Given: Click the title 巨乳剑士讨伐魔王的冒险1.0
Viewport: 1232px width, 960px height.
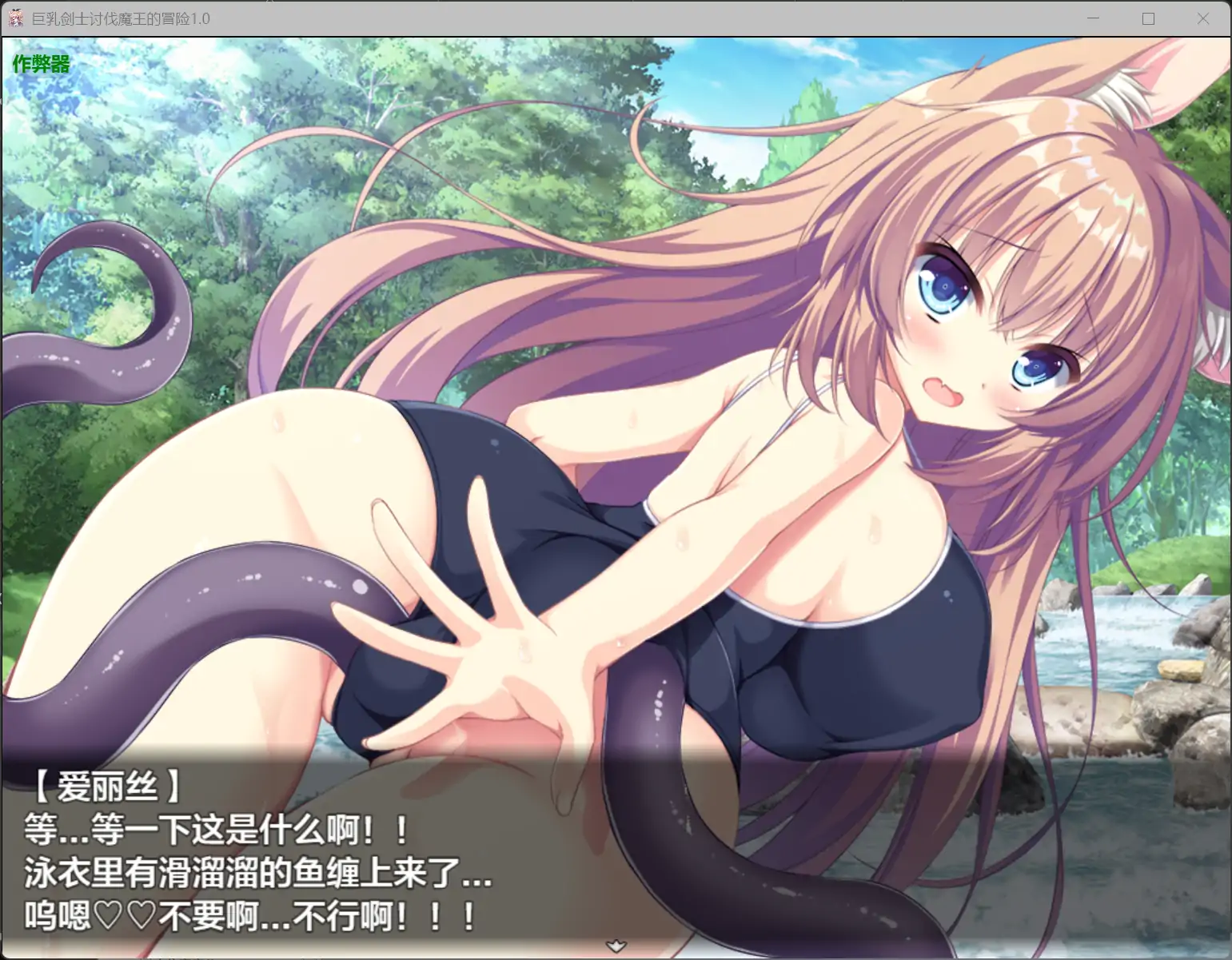Looking at the screenshot, I should tap(118, 18).
